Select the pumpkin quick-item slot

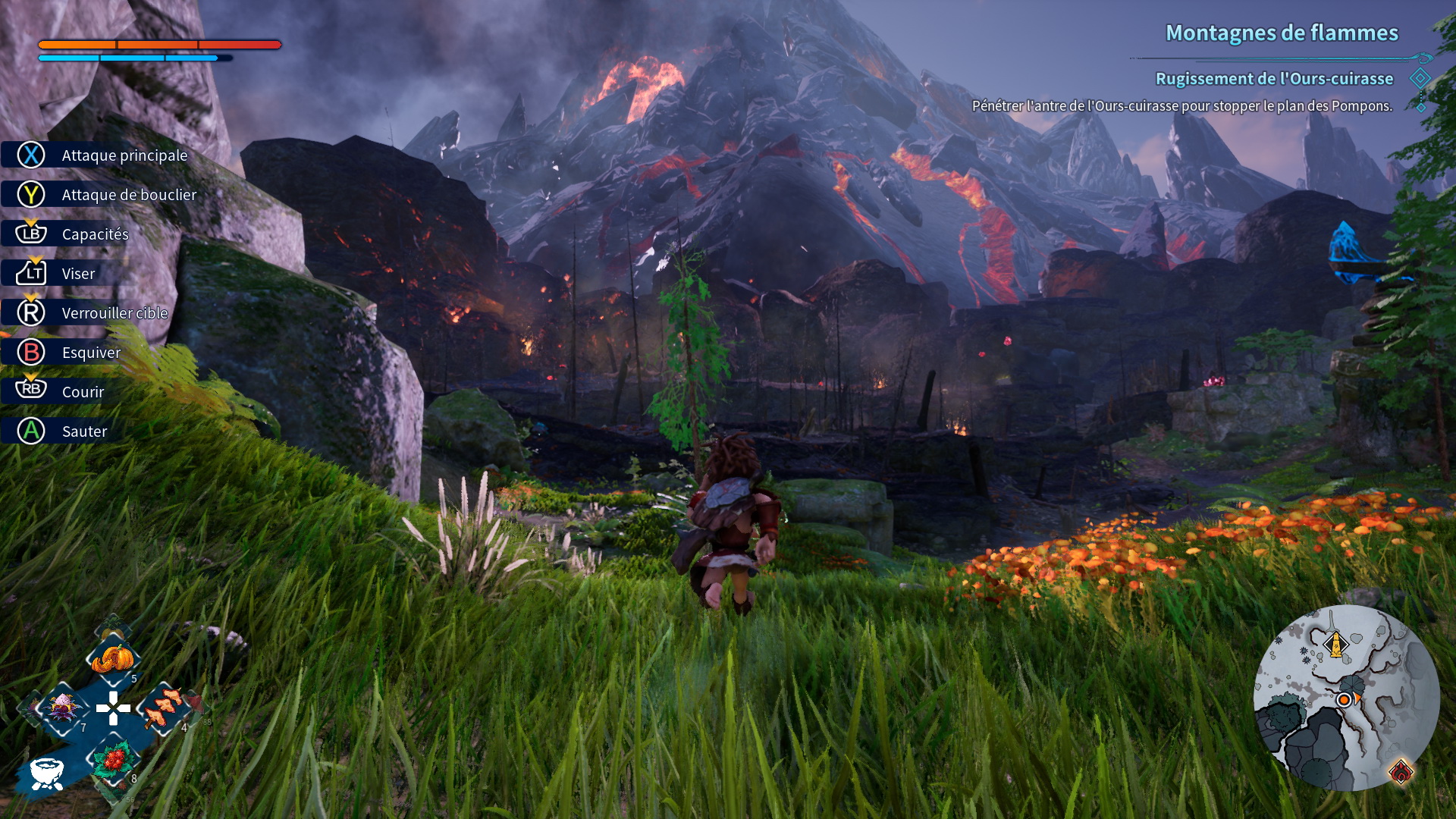tap(112, 658)
